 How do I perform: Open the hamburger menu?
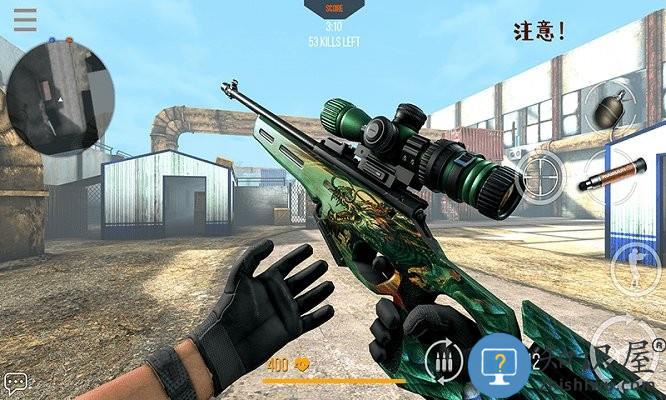coord(25,19)
